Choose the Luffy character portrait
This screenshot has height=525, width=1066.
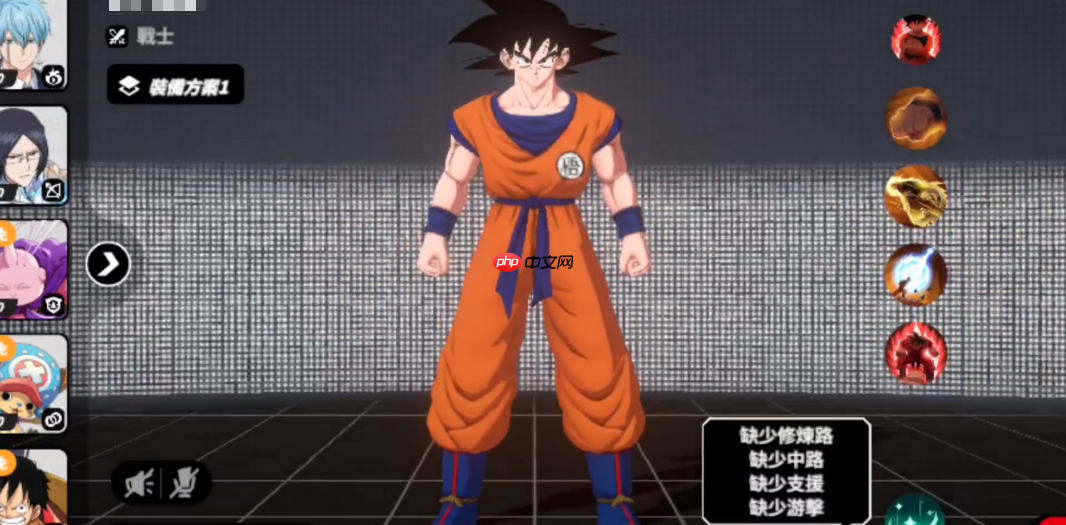(x=33, y=488)
